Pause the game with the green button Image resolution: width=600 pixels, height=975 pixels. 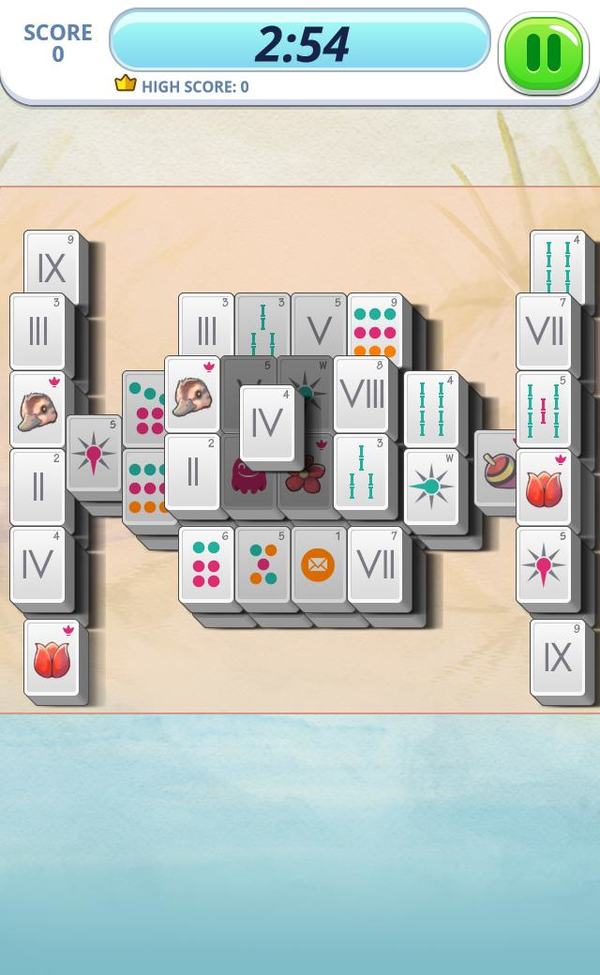pos(543,53)
